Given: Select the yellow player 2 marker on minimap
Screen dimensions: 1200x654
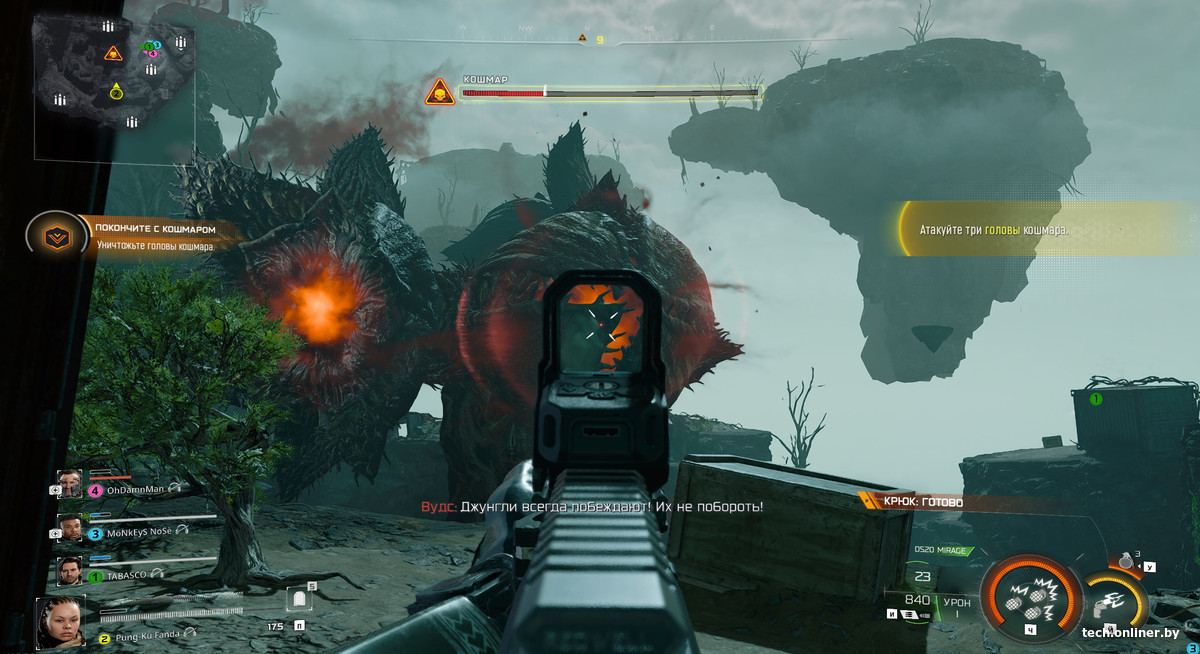Looking at the screenshot, I should tap(116, 92).
